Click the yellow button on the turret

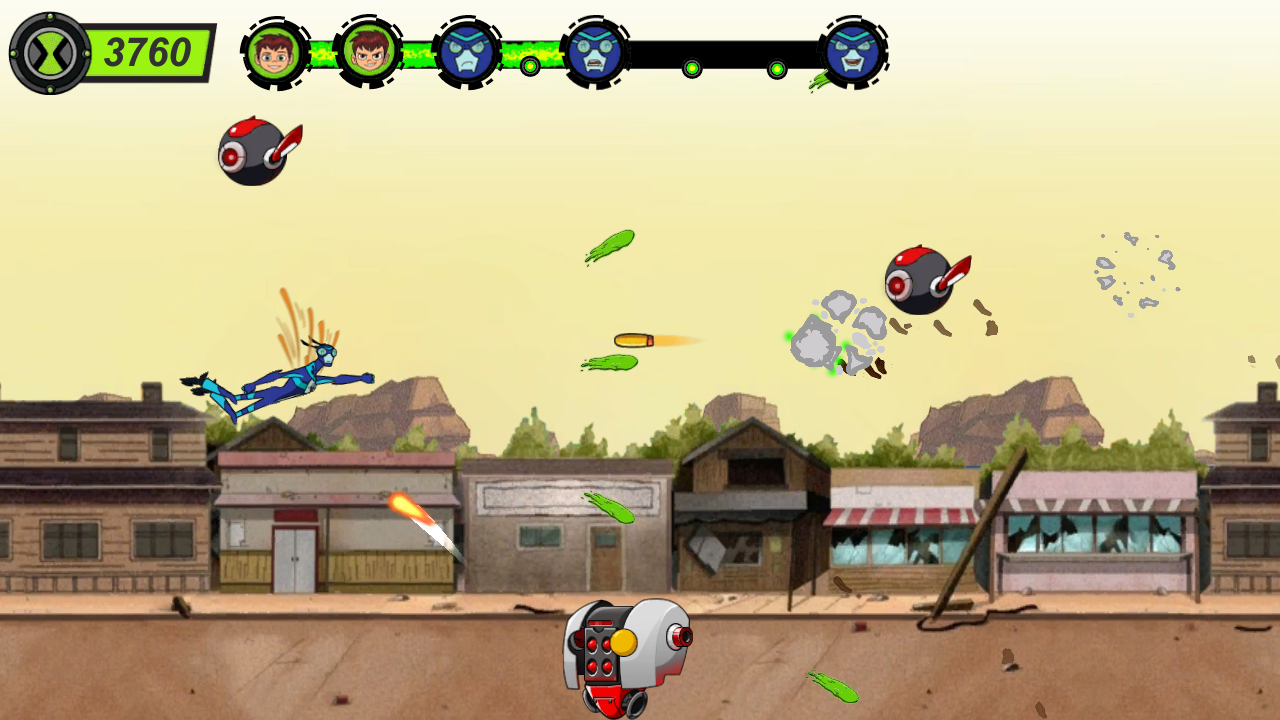[x=626, y=641]
